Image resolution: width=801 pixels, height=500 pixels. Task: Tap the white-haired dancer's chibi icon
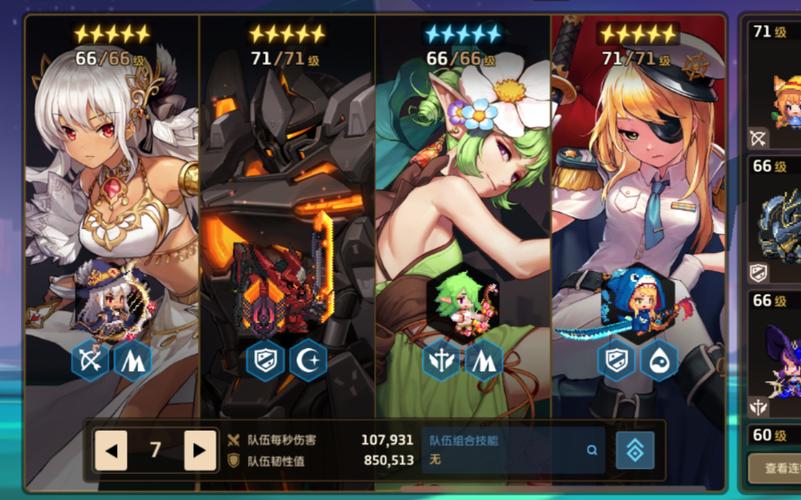[110, 297]
